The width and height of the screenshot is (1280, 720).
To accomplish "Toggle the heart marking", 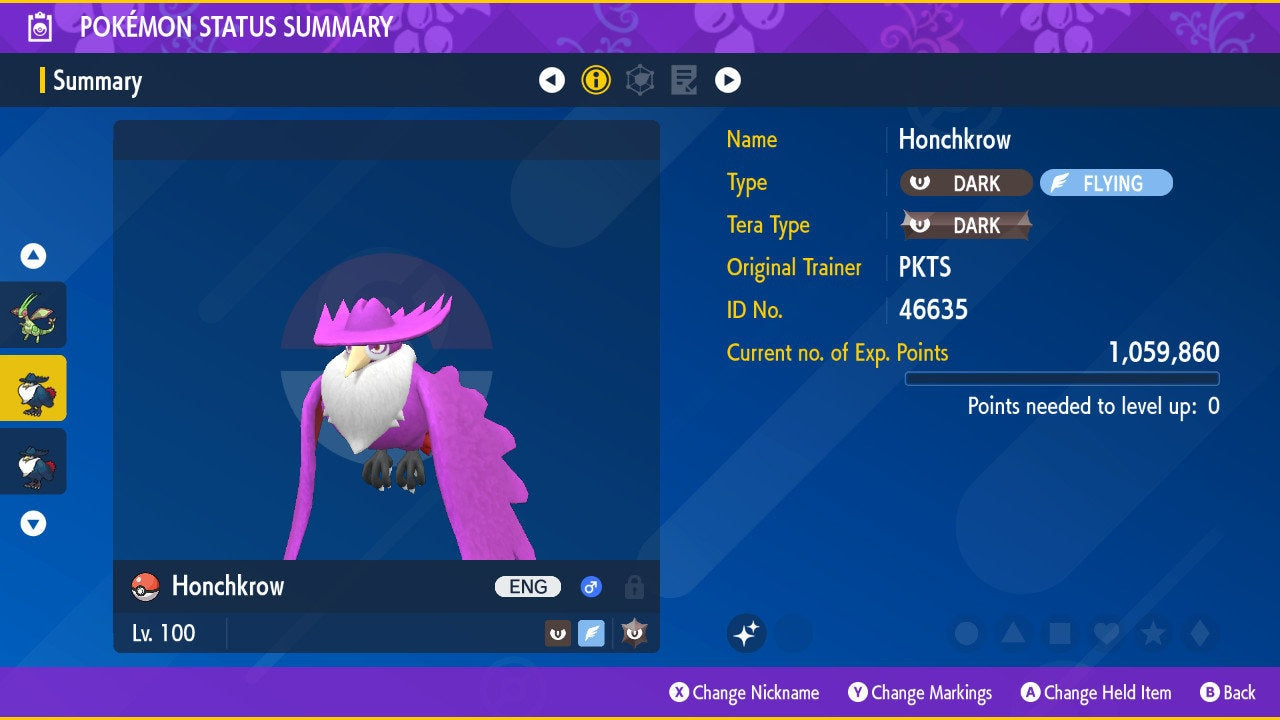I will click(1106, 633).
